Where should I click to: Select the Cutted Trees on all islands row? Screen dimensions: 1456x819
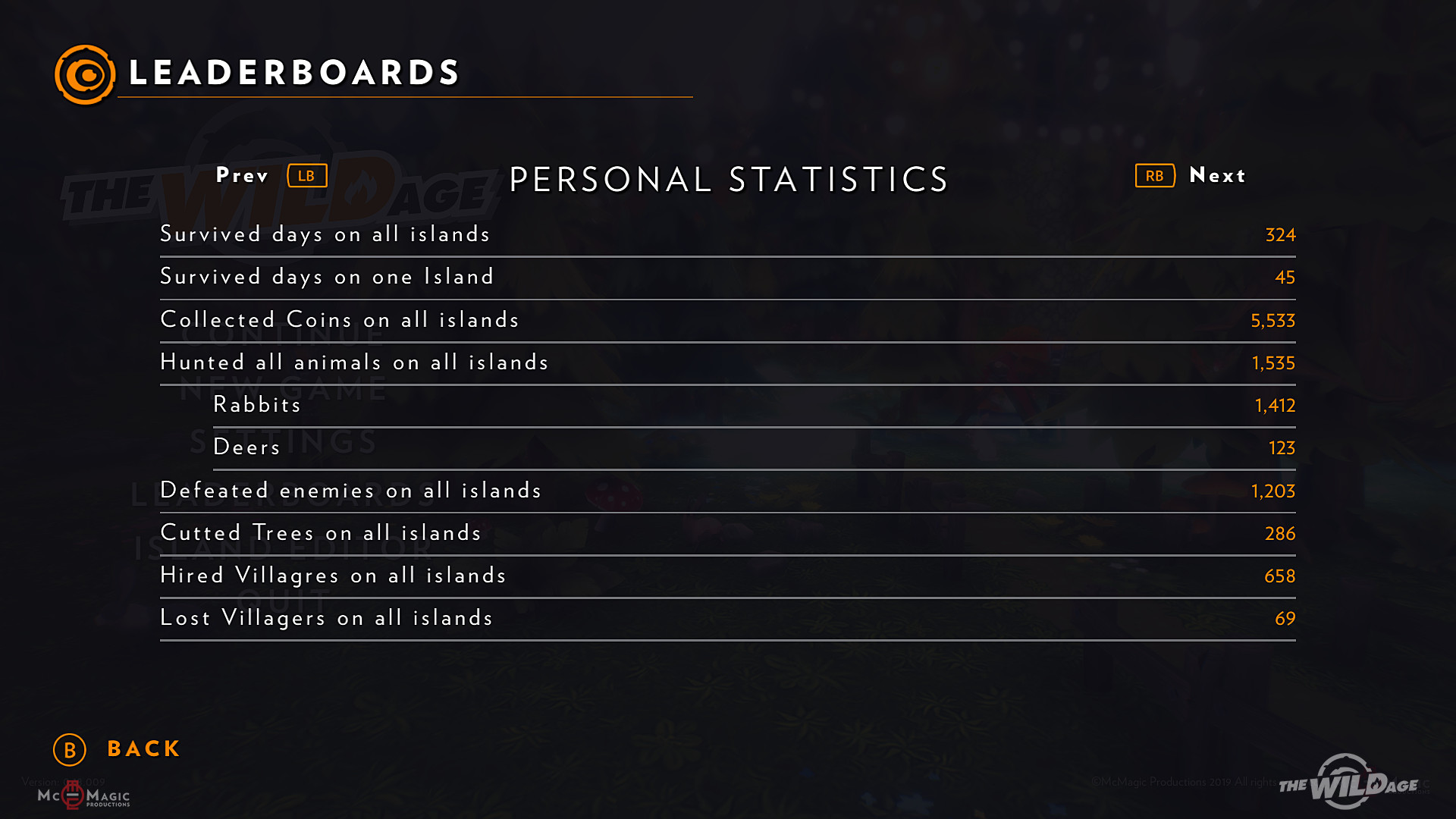tap(726, 533)
